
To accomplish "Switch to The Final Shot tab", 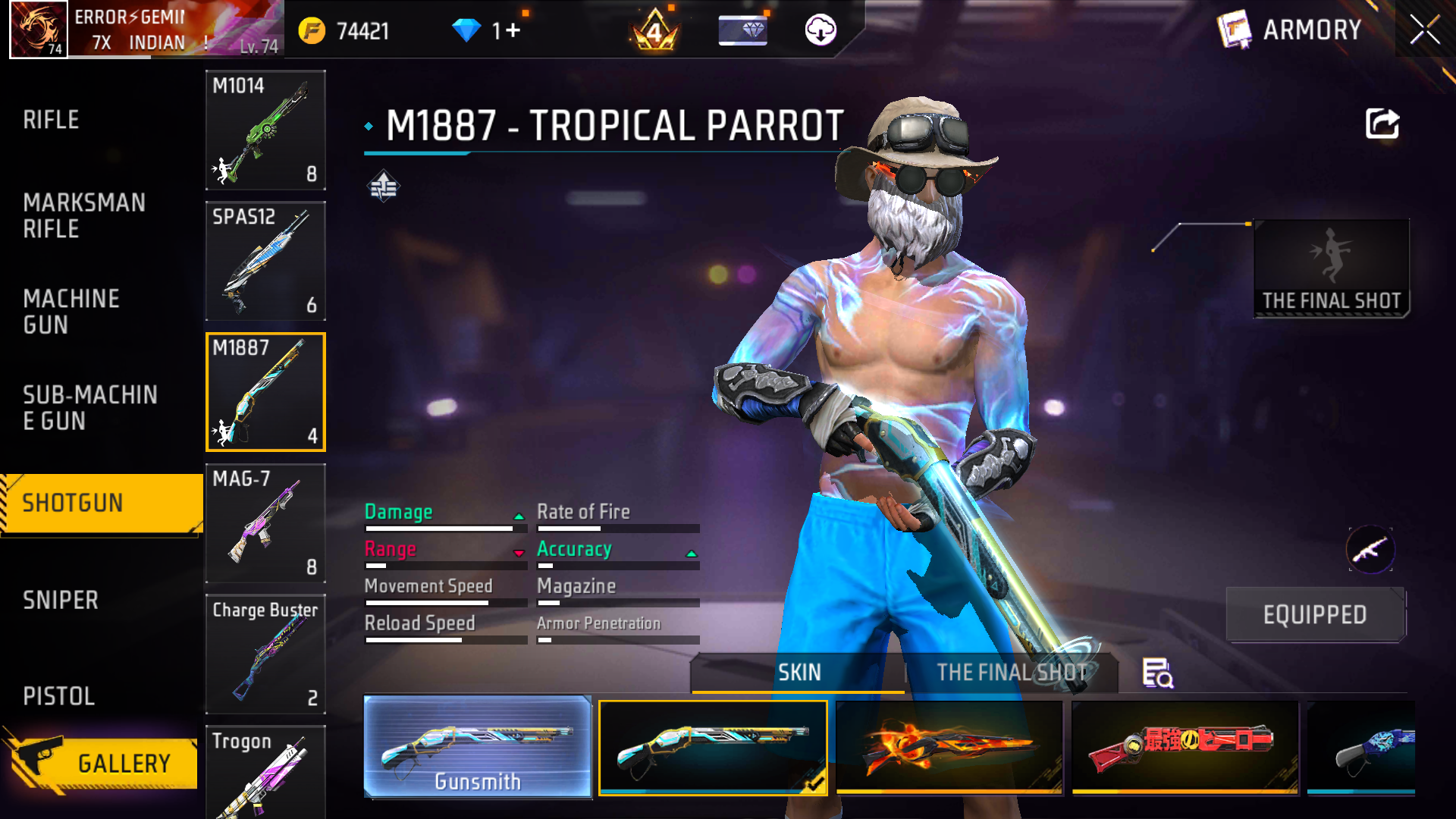I will [1012, 673].
